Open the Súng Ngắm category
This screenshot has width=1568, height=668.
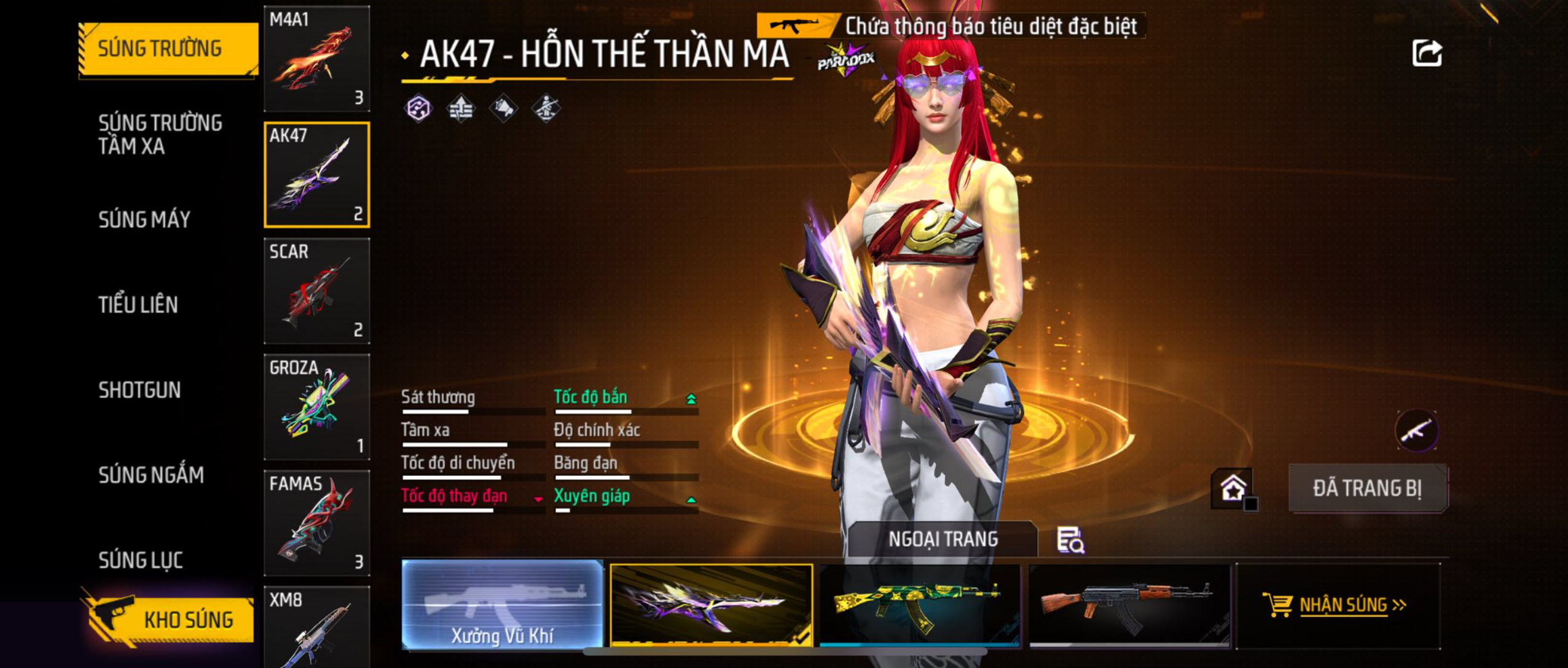(151, 475)
